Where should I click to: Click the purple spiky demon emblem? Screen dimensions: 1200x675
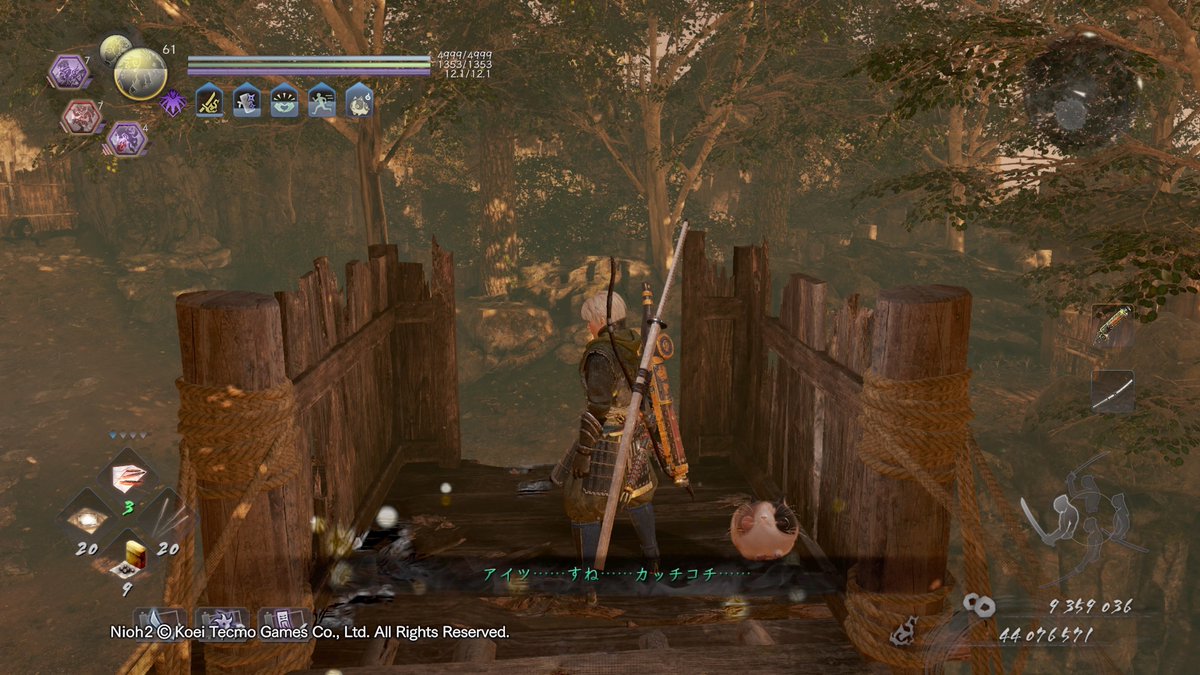coord(173,102)
